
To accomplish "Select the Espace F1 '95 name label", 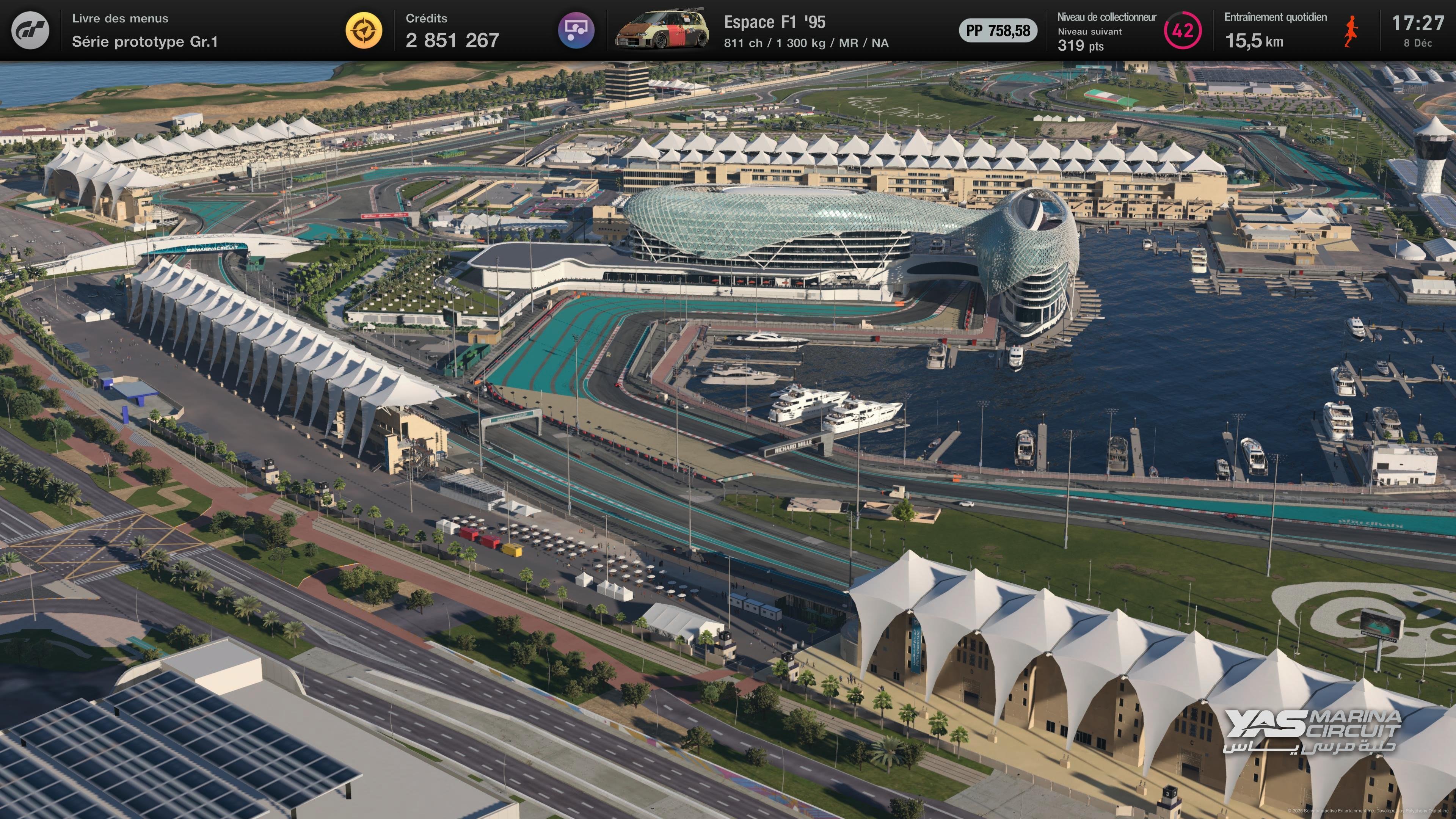I will [x=775, y=23].
